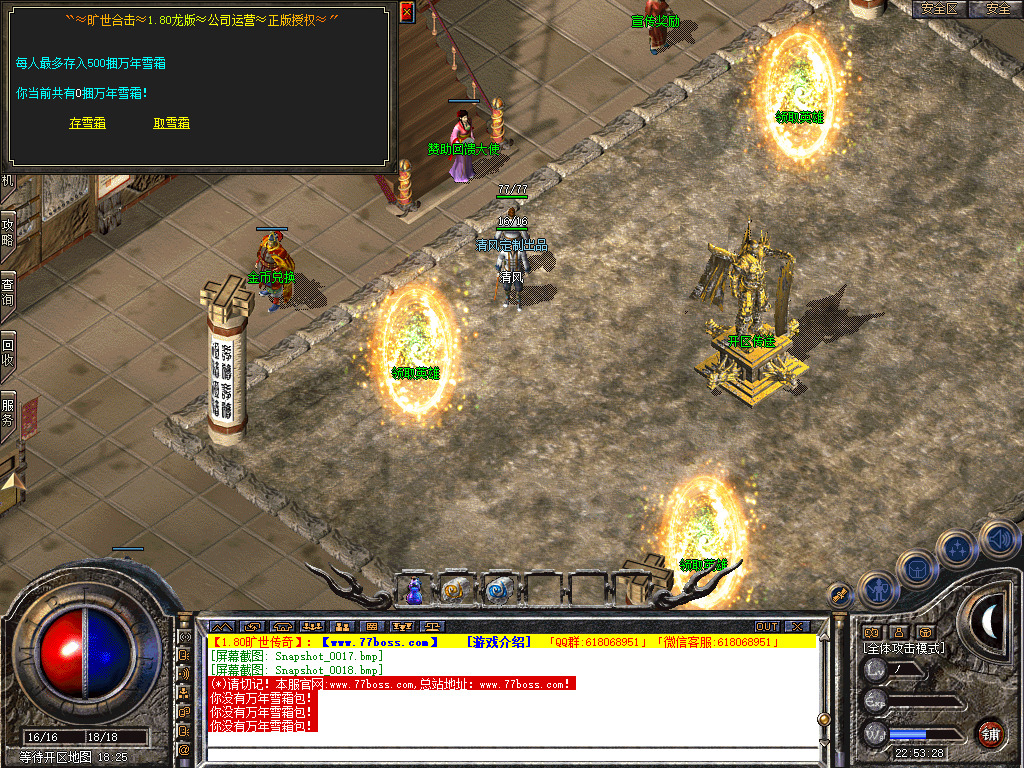Use the blue scroll belt item
This screenshot has width=1024, height=768.
coord(497,590)
